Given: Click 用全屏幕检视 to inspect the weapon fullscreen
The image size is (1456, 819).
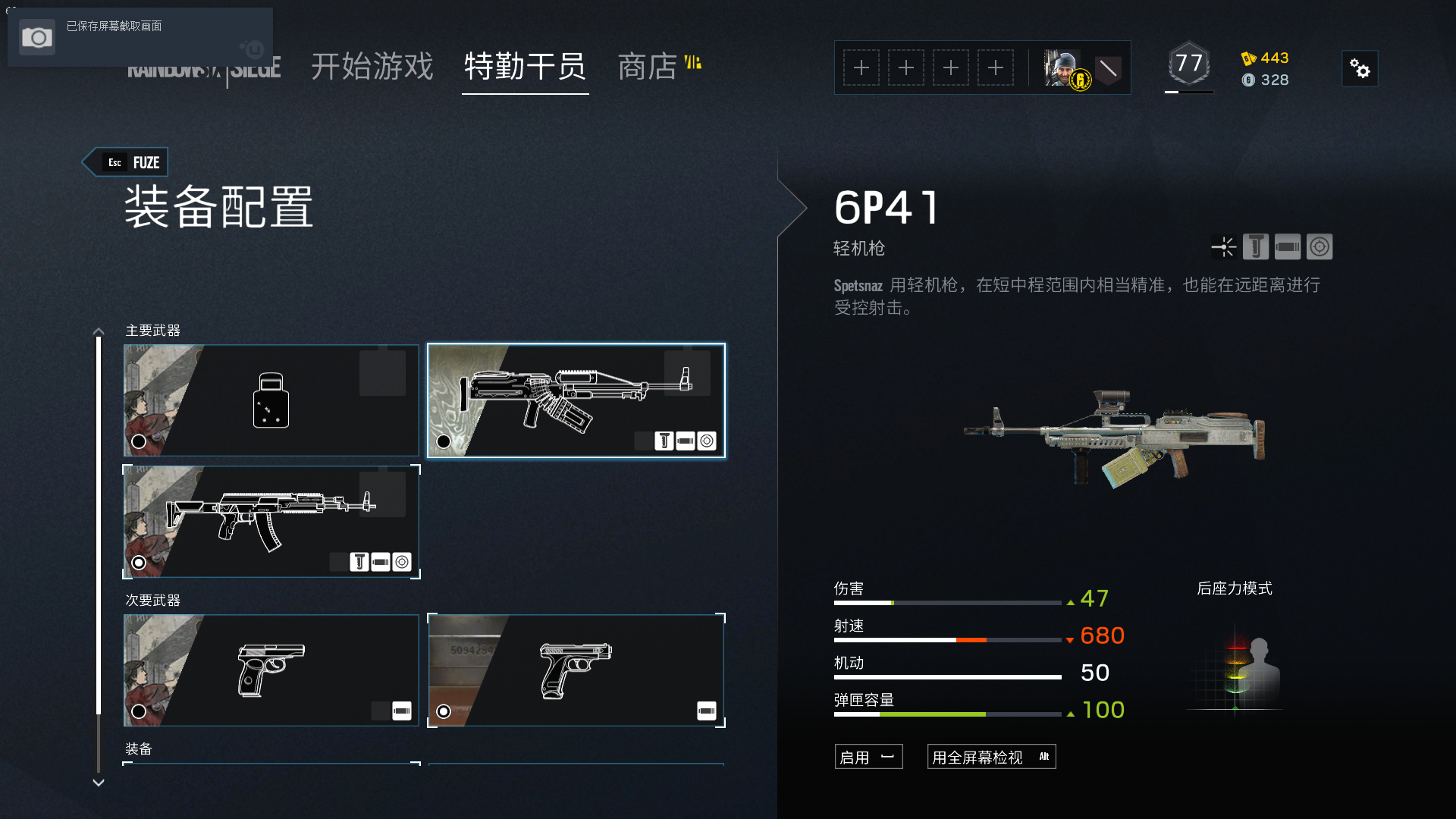Looking at the screenshot, I should (x=991, y=756).
